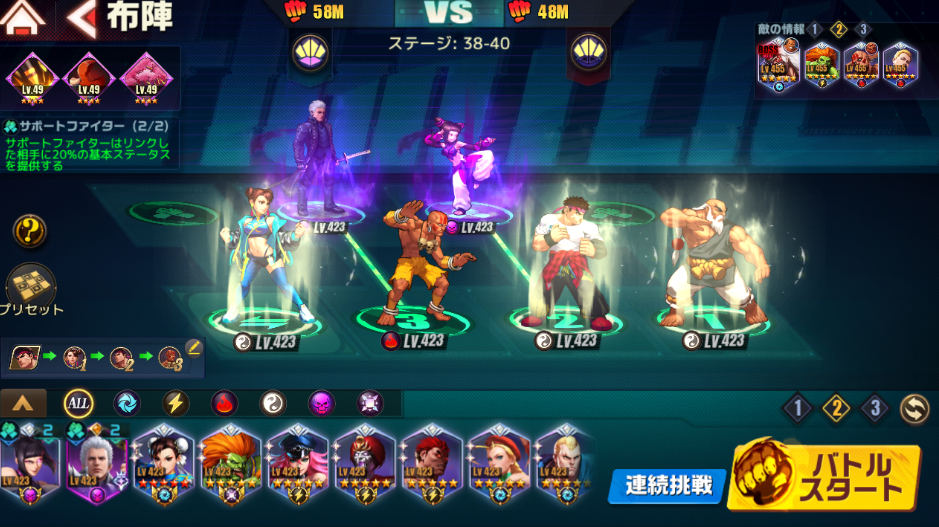939x527 pixels.
Task: Select Dhalsim in formation slot 3
Action: pos(415,260)
